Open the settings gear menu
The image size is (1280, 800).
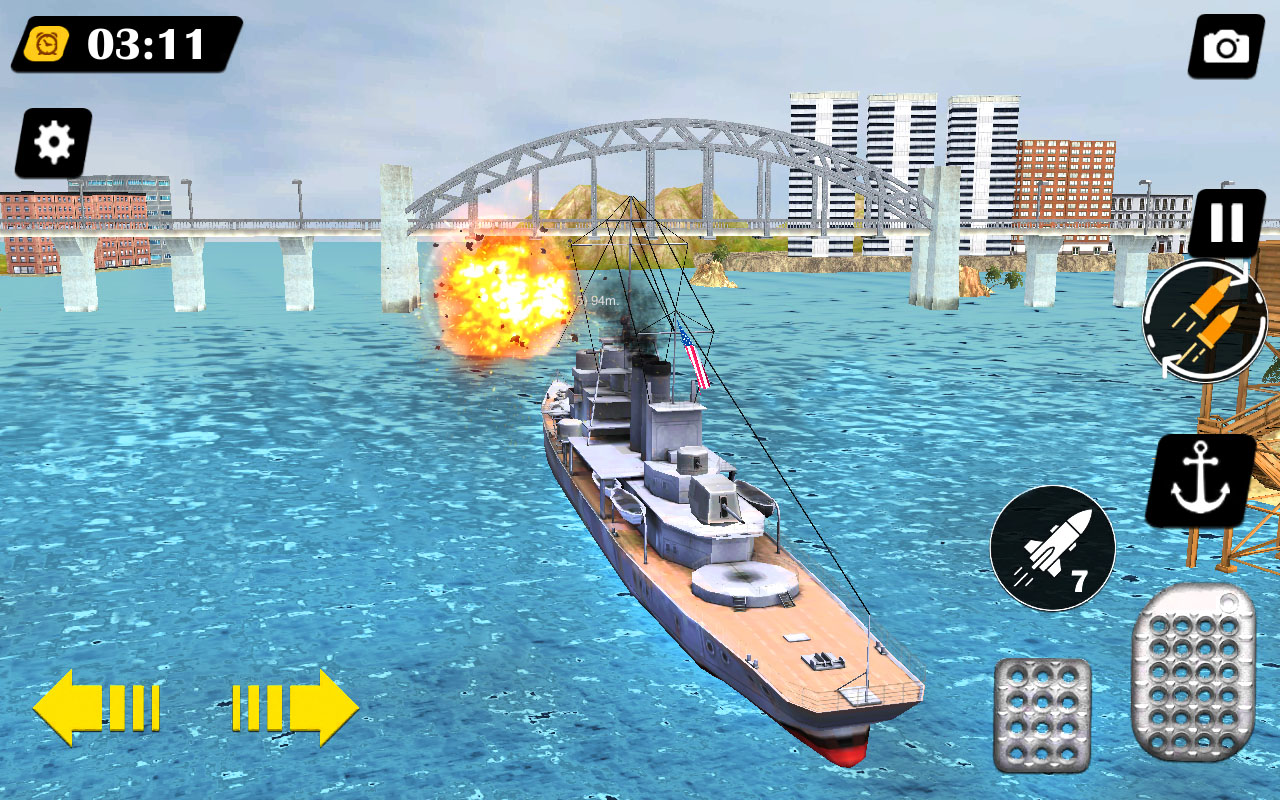[x=53, y=140]
